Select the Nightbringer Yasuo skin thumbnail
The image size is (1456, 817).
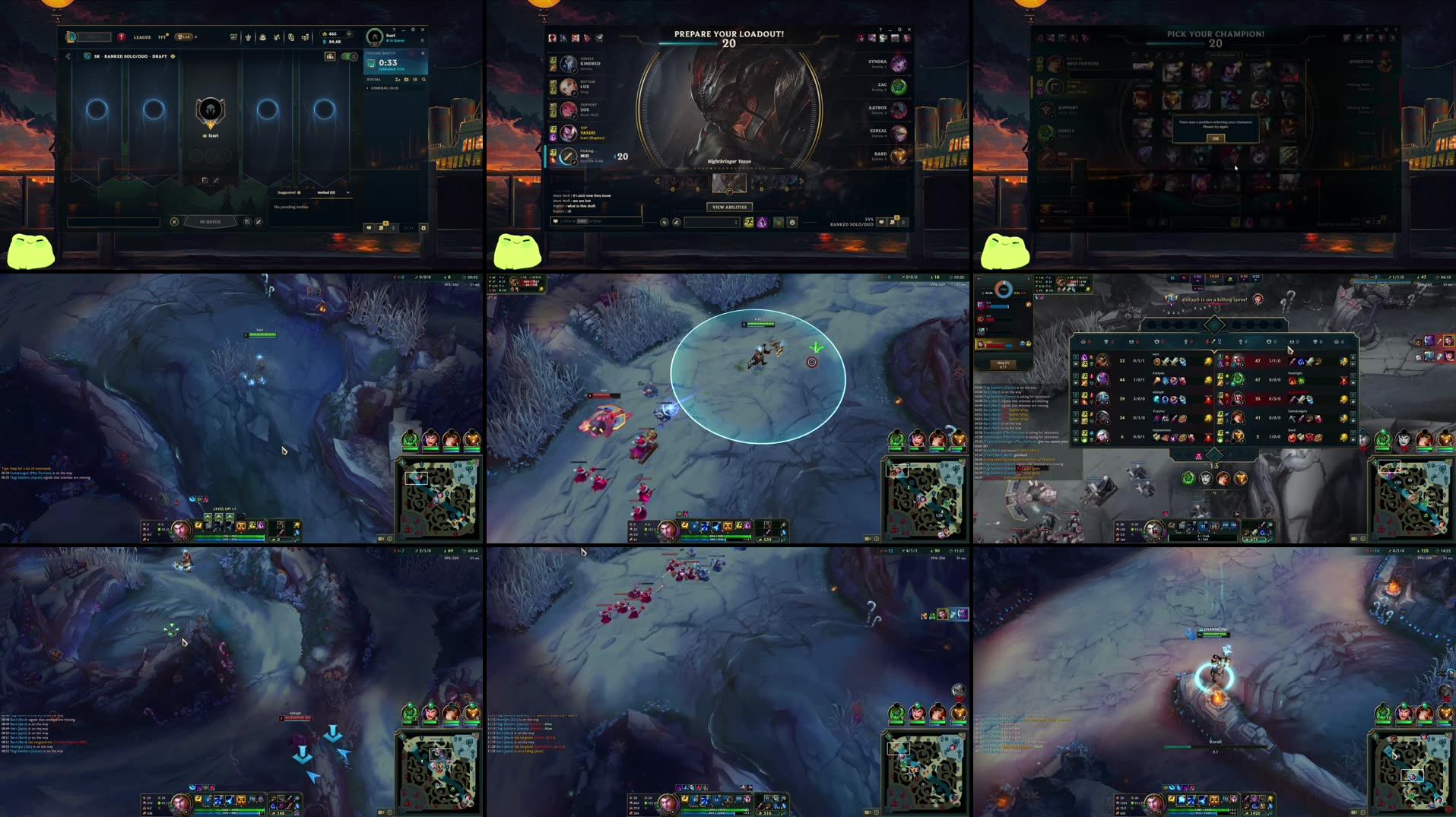(x=728, y=184)
